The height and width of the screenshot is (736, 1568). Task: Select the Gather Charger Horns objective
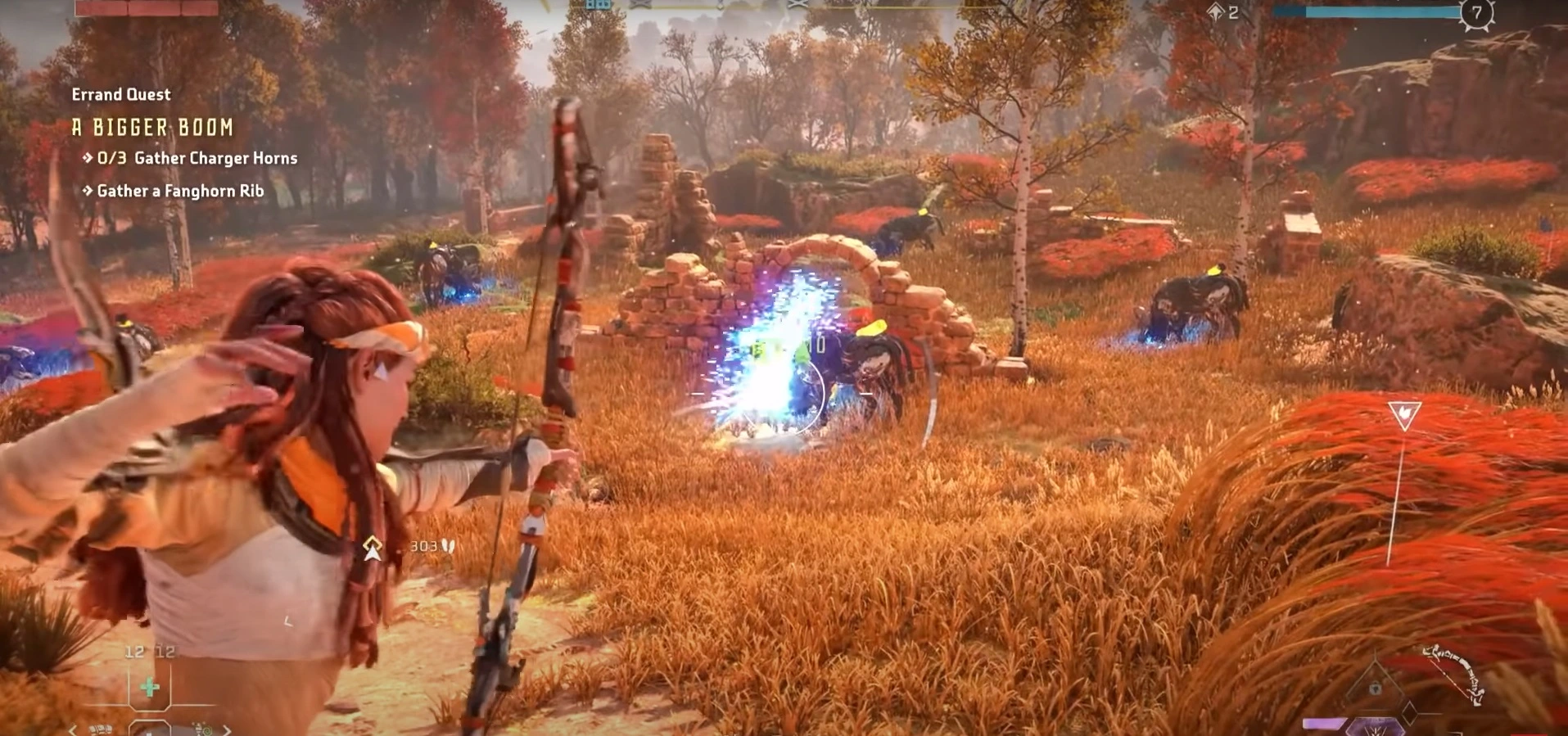tap(197, 158)
